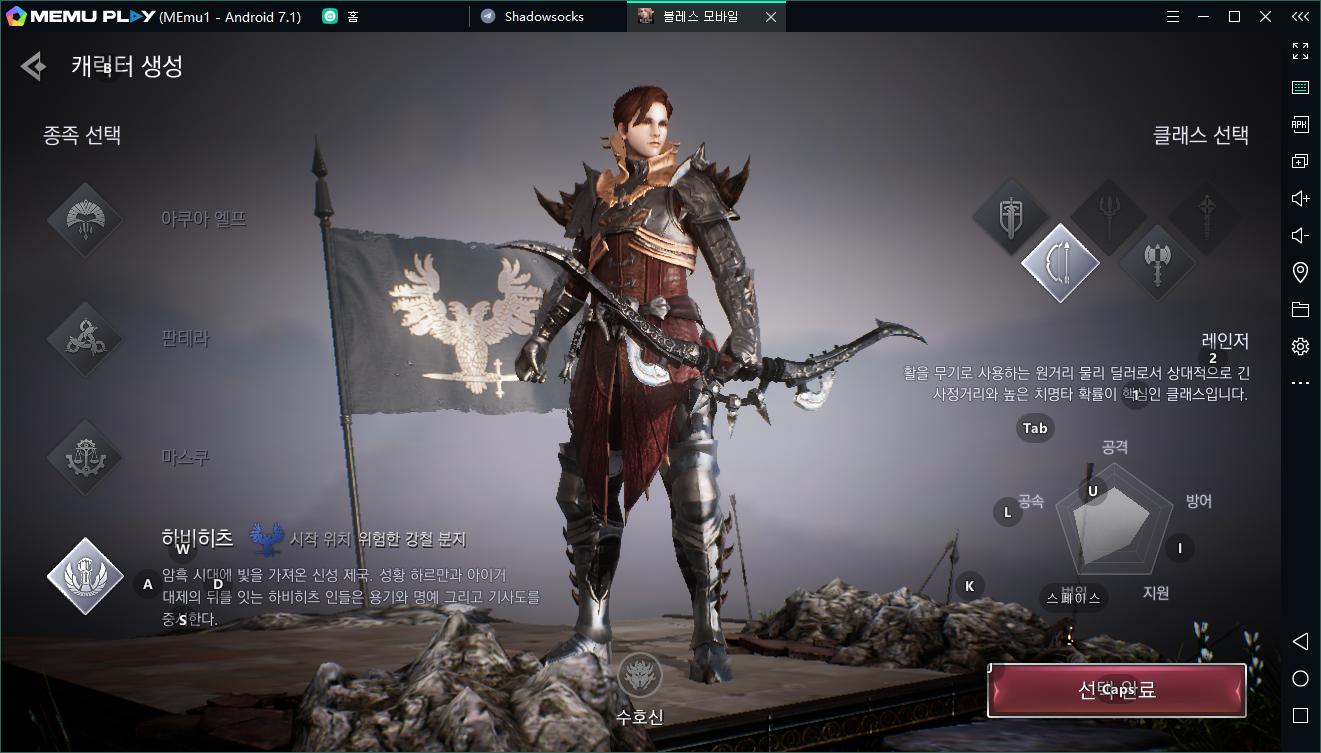Open the emulator settings gear
Image resolution: width=1321 pixels, height=753 pixels.
(x=1300, y=346)
